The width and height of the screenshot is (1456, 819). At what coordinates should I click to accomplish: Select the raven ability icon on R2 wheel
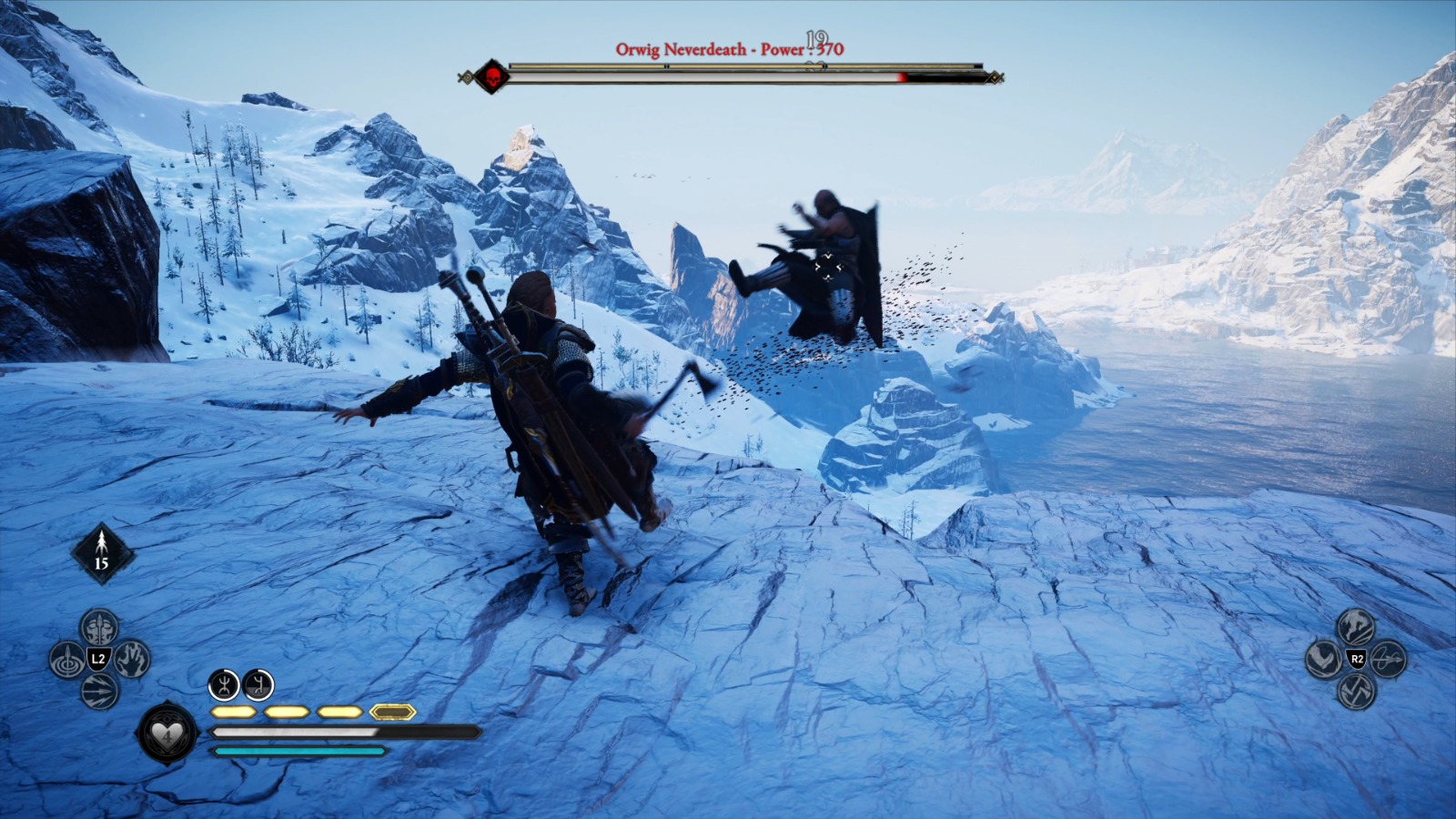tap(1323, 658)
